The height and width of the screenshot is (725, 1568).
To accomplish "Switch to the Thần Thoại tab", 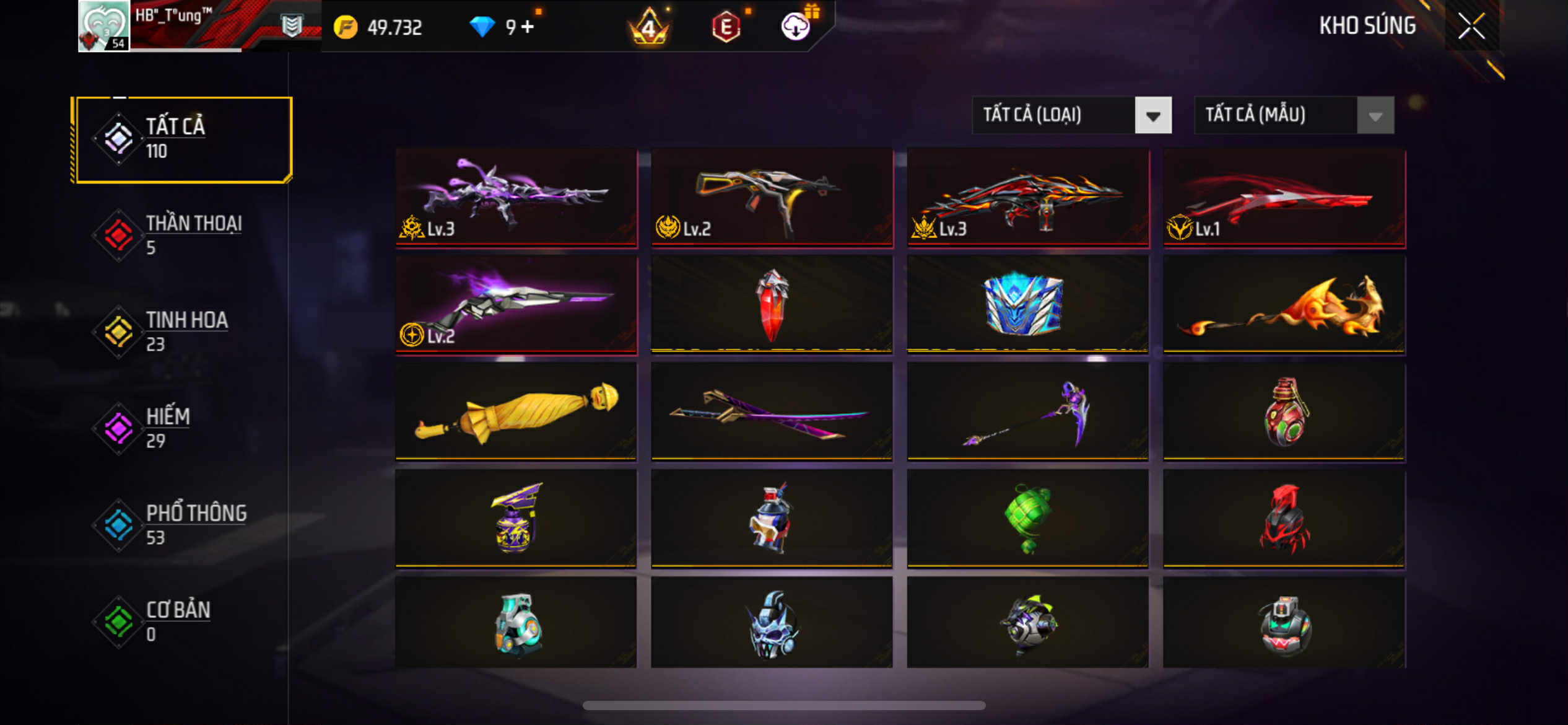I will [182, 234].
